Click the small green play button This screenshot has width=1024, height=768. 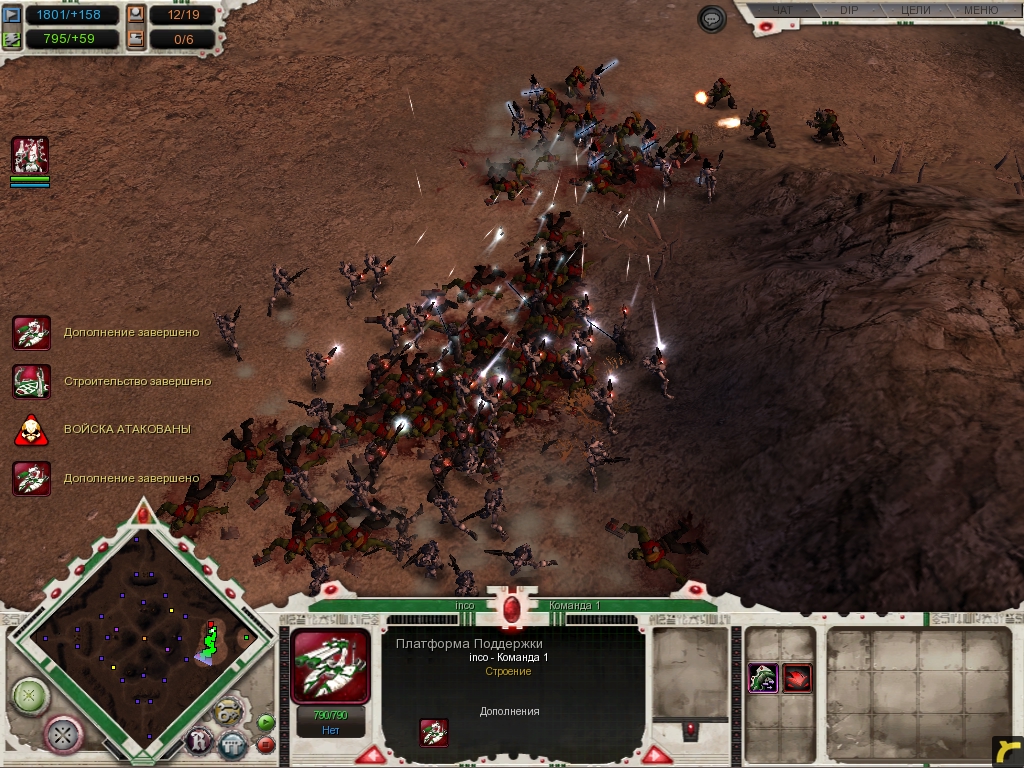pyautogui.click(x=265, y=722)
